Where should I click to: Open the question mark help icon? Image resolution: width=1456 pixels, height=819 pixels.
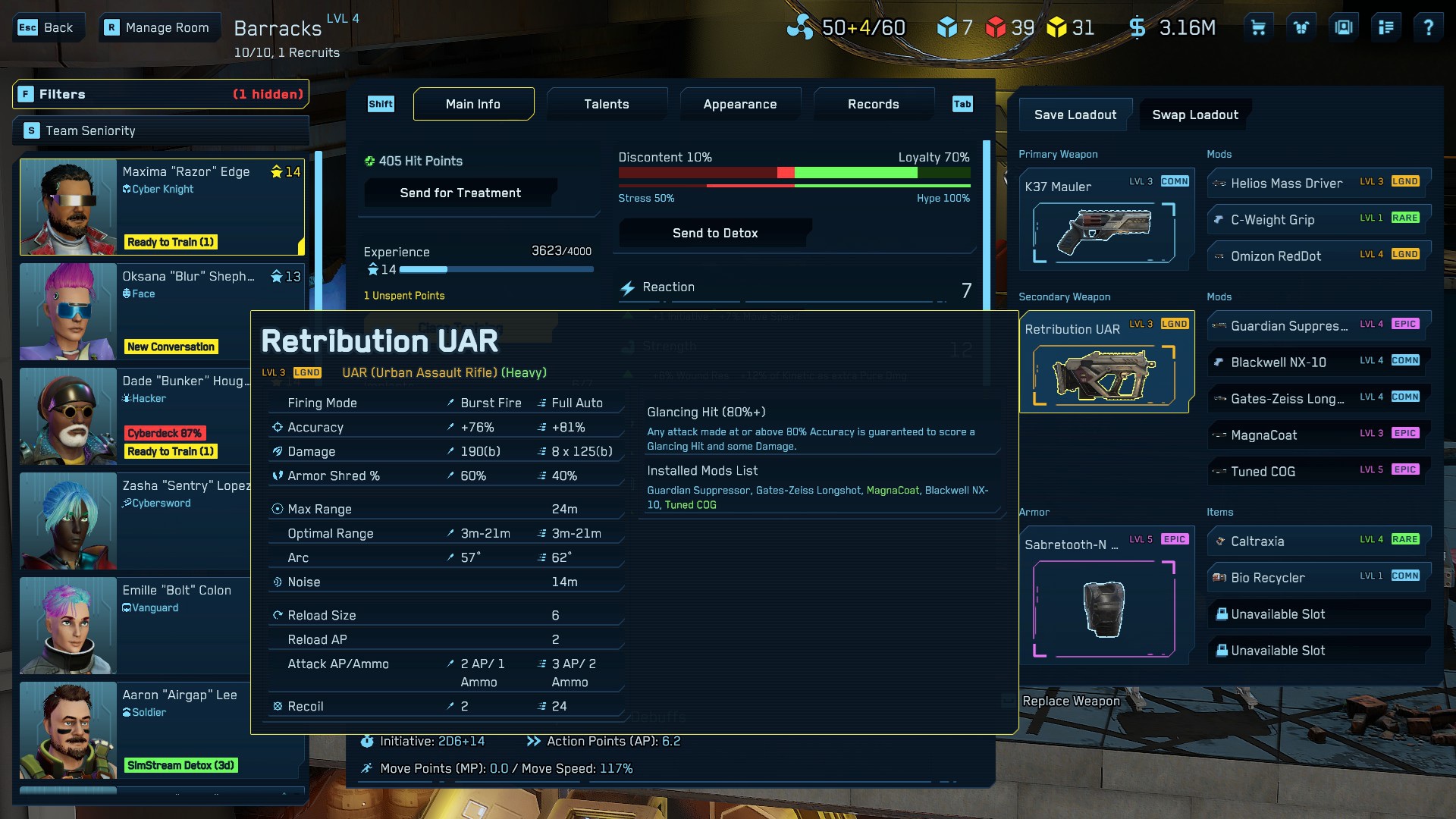click(1428, 28)
